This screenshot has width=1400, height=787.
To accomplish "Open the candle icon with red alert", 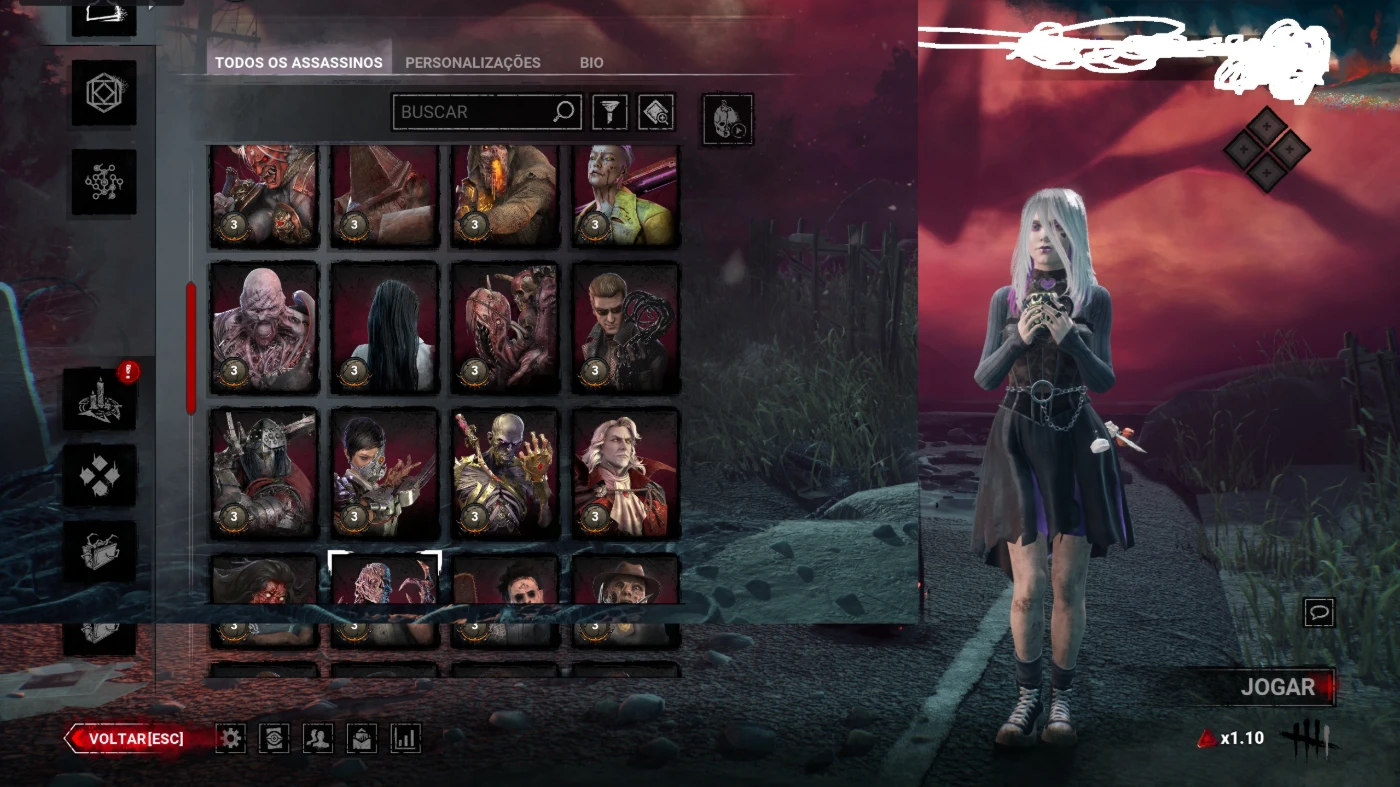I will coord(100,399).
